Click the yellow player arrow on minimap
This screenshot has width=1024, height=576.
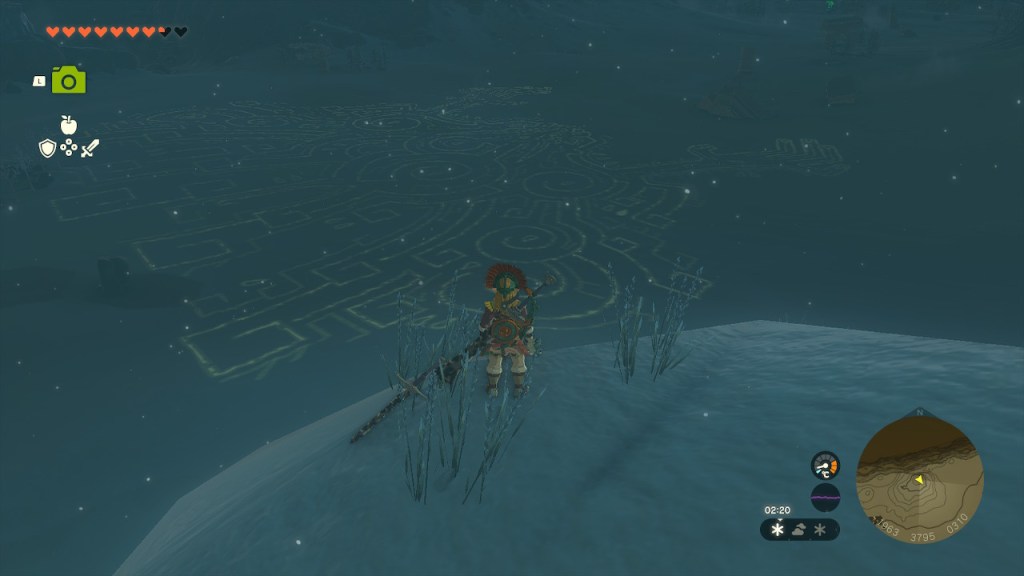point(919,480)
